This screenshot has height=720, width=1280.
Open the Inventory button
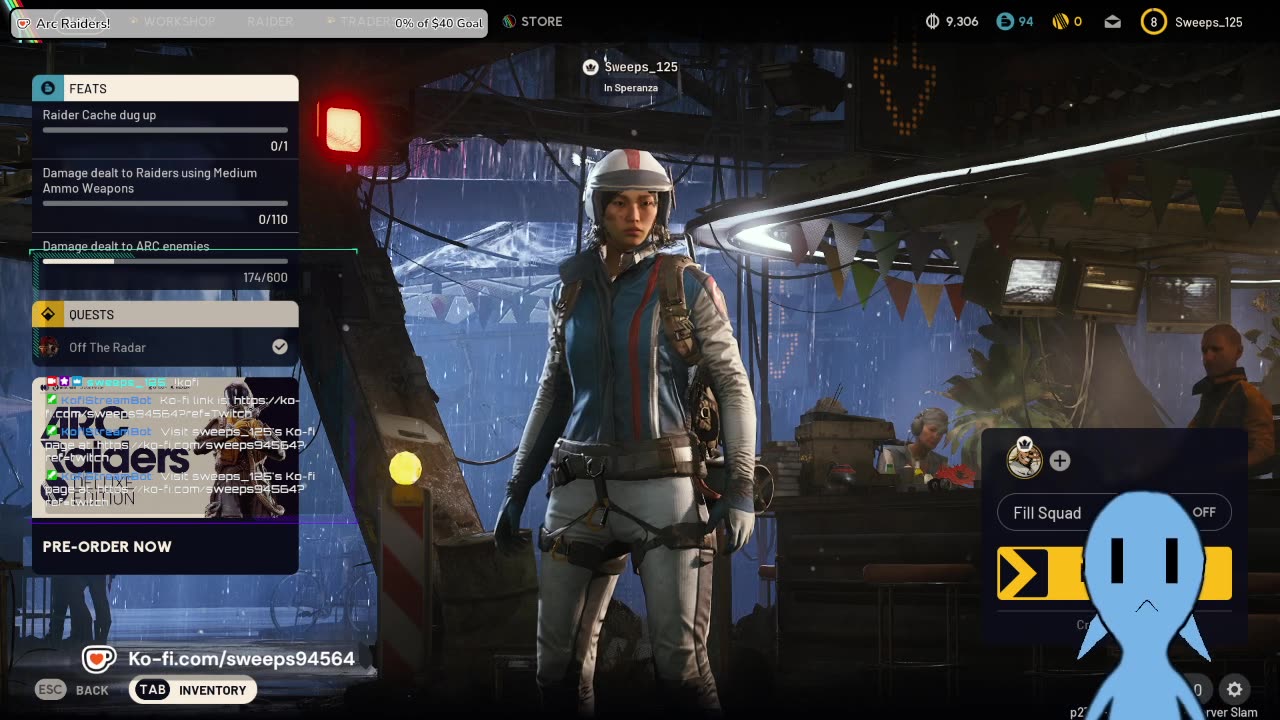coord(193,690)
